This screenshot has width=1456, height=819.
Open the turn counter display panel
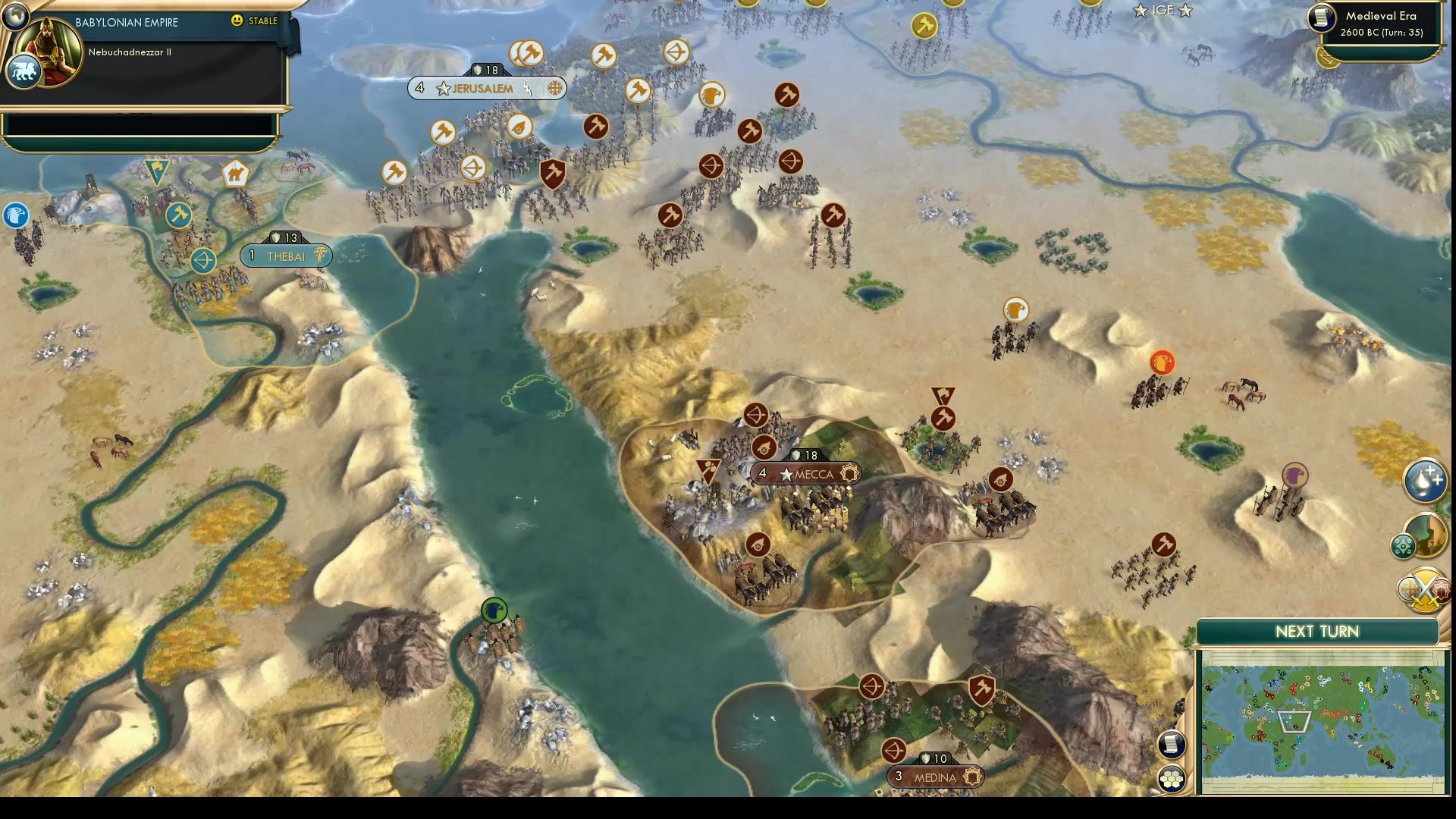click(1380, 33)
